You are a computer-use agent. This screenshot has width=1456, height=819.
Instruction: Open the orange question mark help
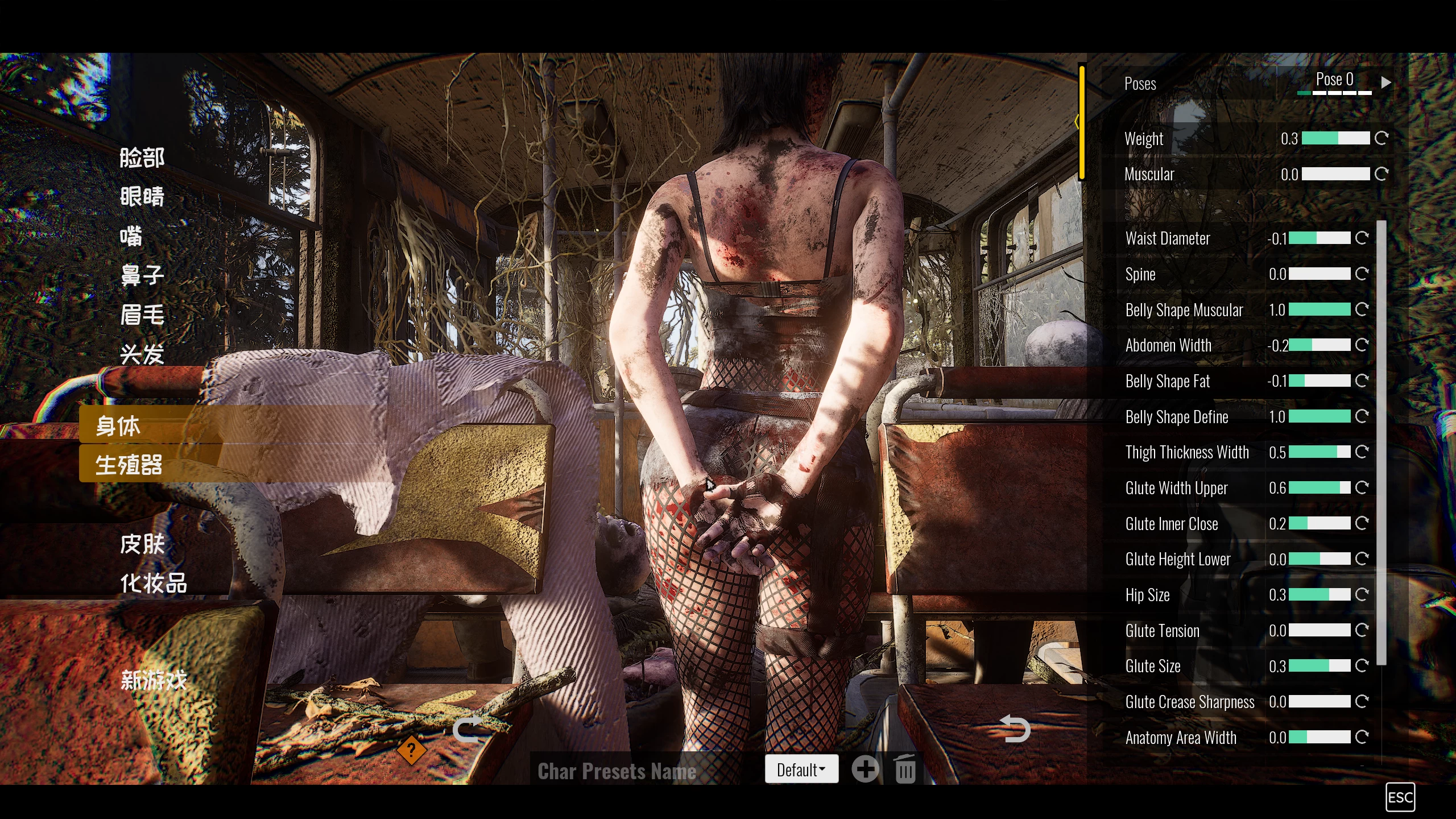pyautogui.click(x=411, y=750)
